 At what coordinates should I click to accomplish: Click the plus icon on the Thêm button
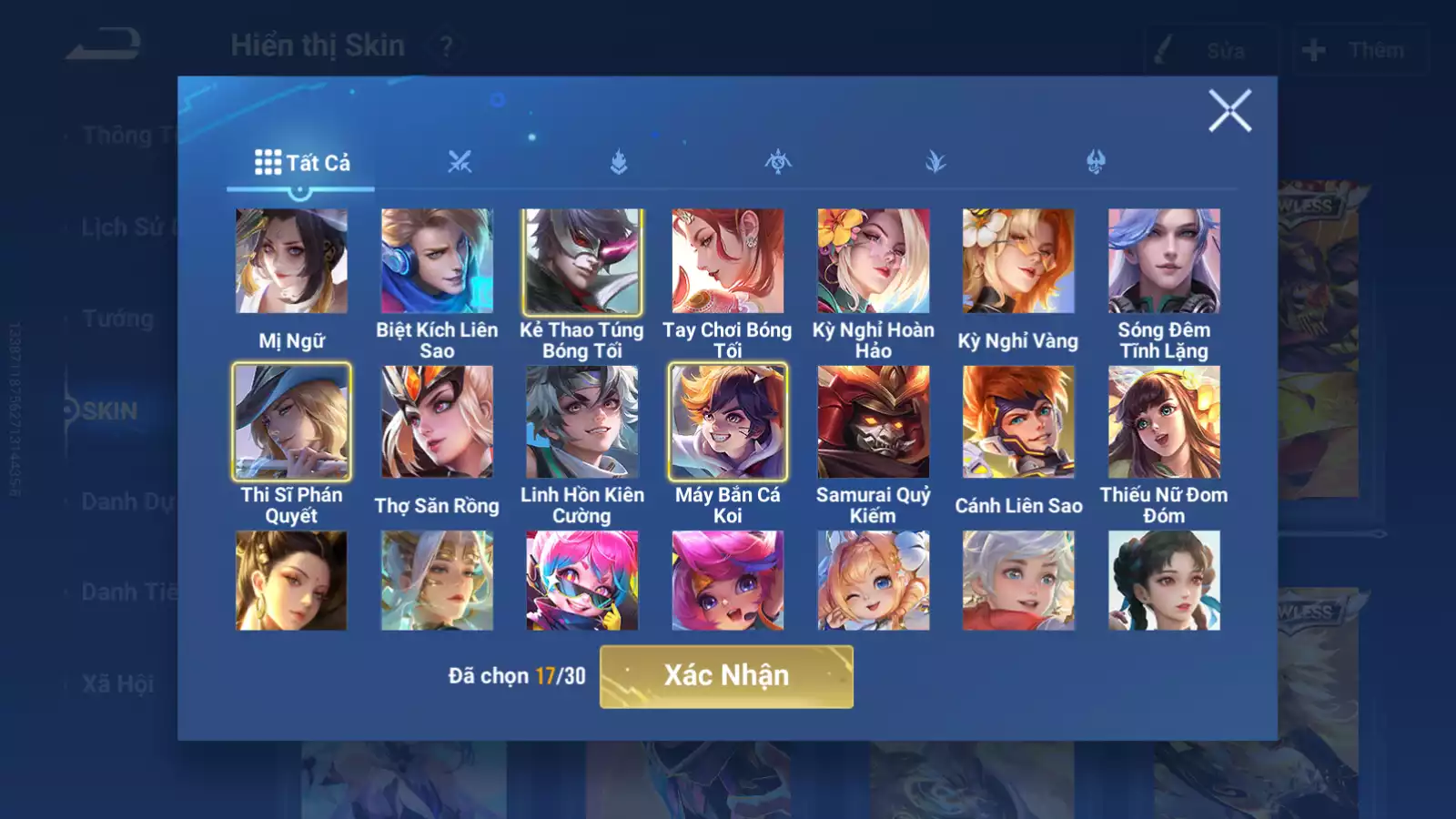(1310, 50)
